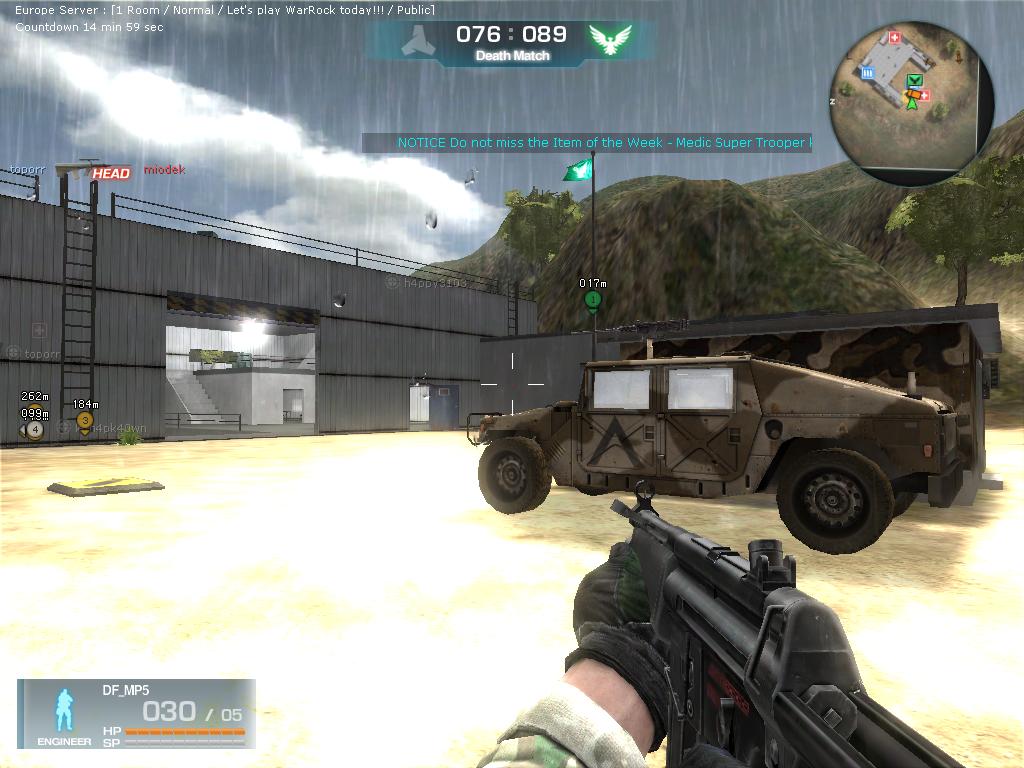Select the Engineer class icon

tap(64, 710)
